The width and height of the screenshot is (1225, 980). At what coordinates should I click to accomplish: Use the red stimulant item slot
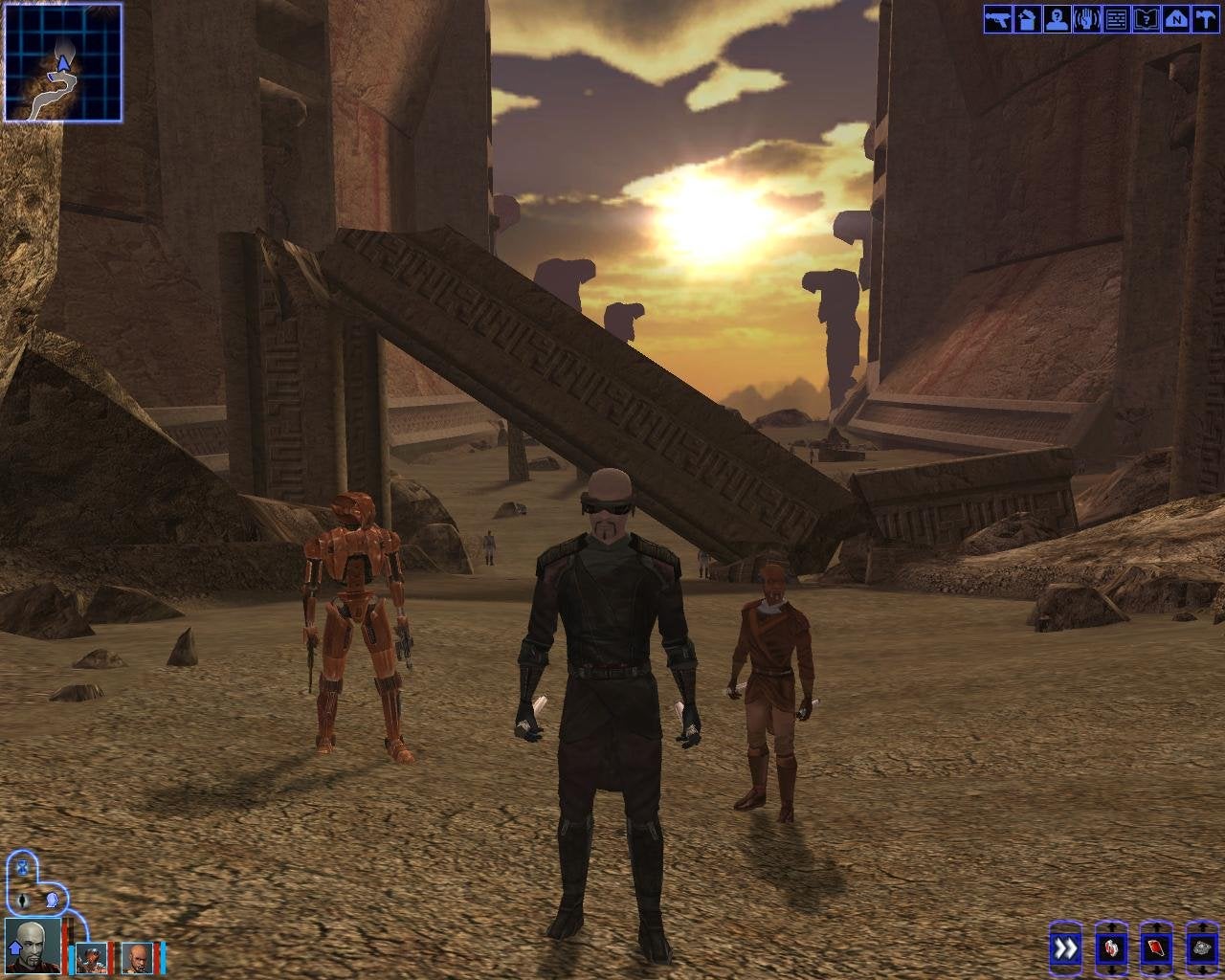pos(1110,948)
